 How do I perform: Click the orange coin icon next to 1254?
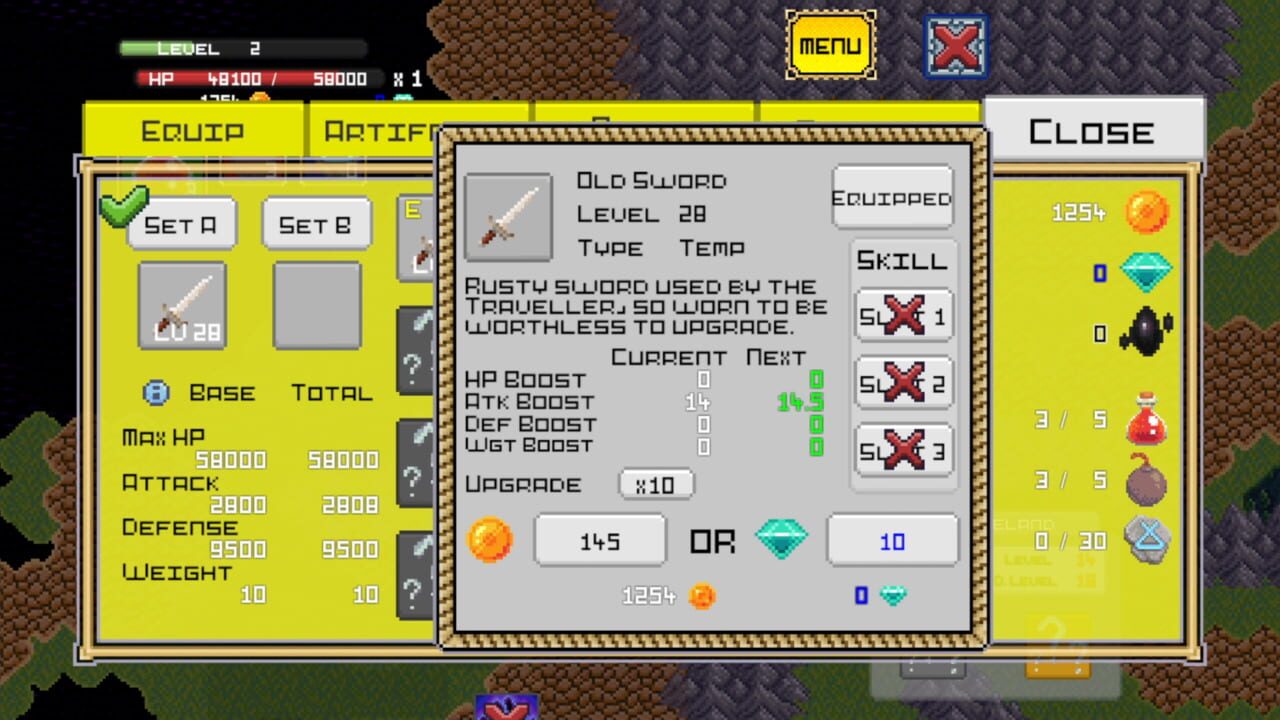coord(1146,212)
